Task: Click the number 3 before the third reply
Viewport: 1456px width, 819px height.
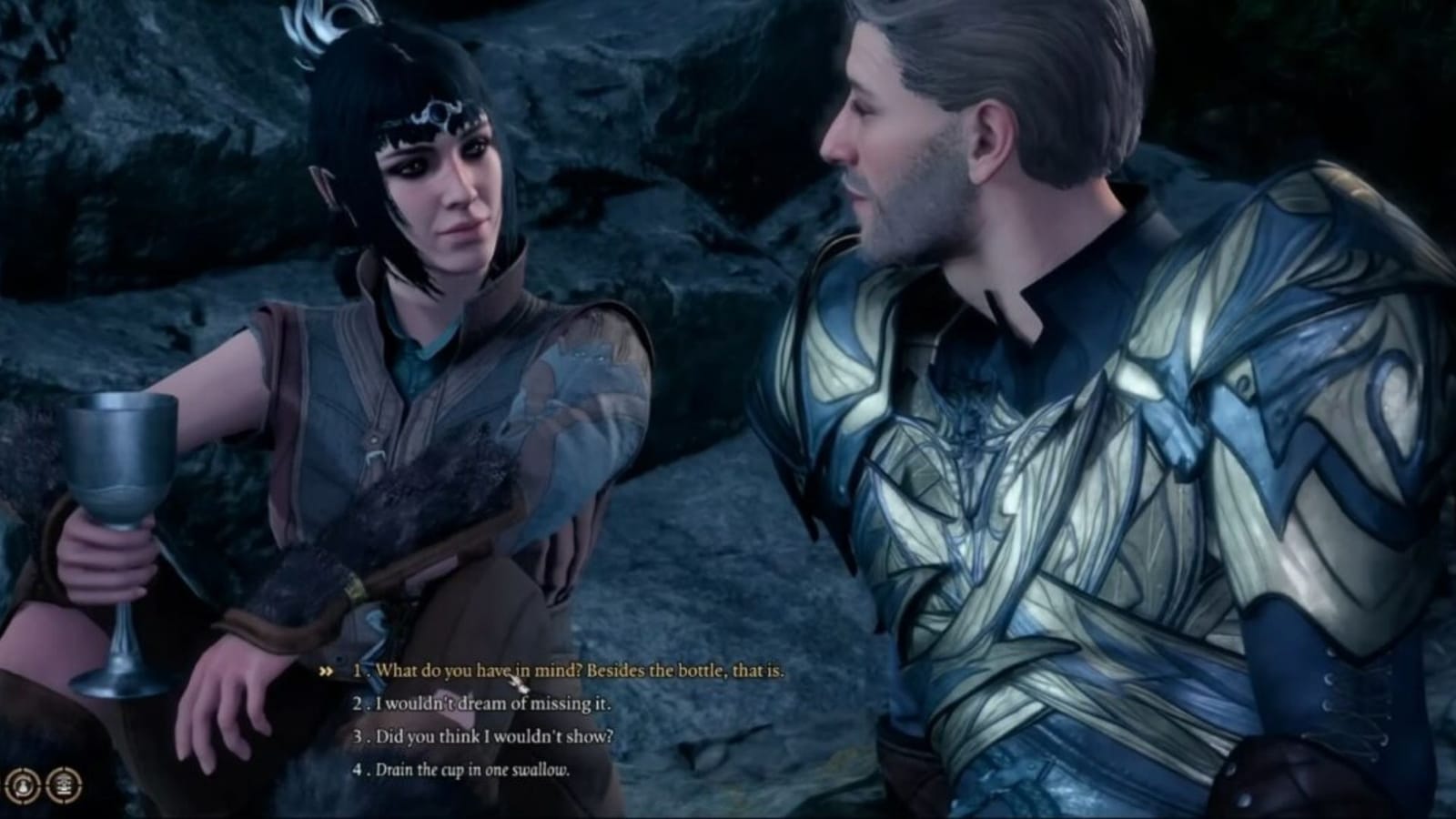Action: (x=358, y=738)
